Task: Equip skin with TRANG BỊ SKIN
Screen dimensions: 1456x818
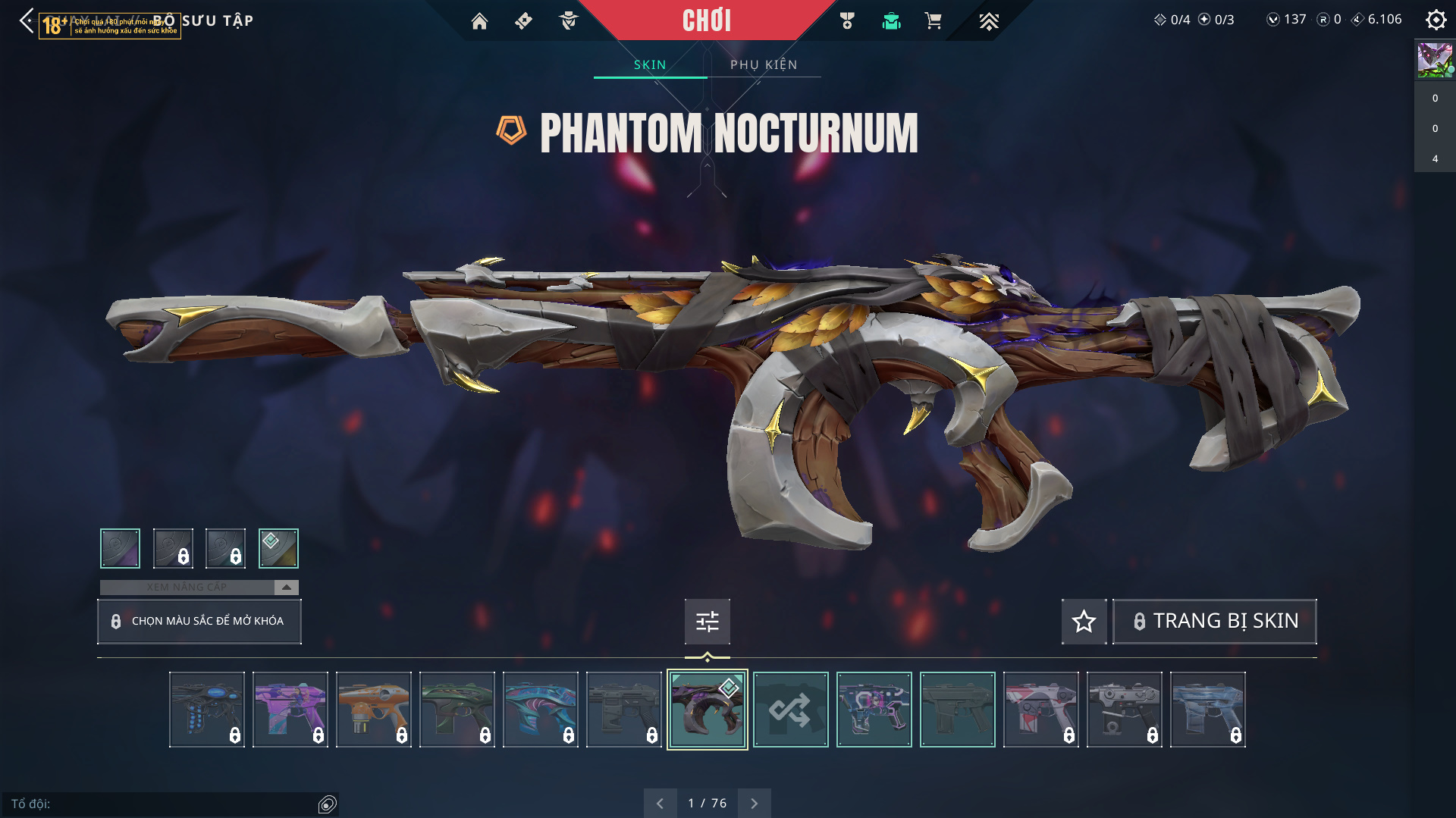Action: 1214,621
